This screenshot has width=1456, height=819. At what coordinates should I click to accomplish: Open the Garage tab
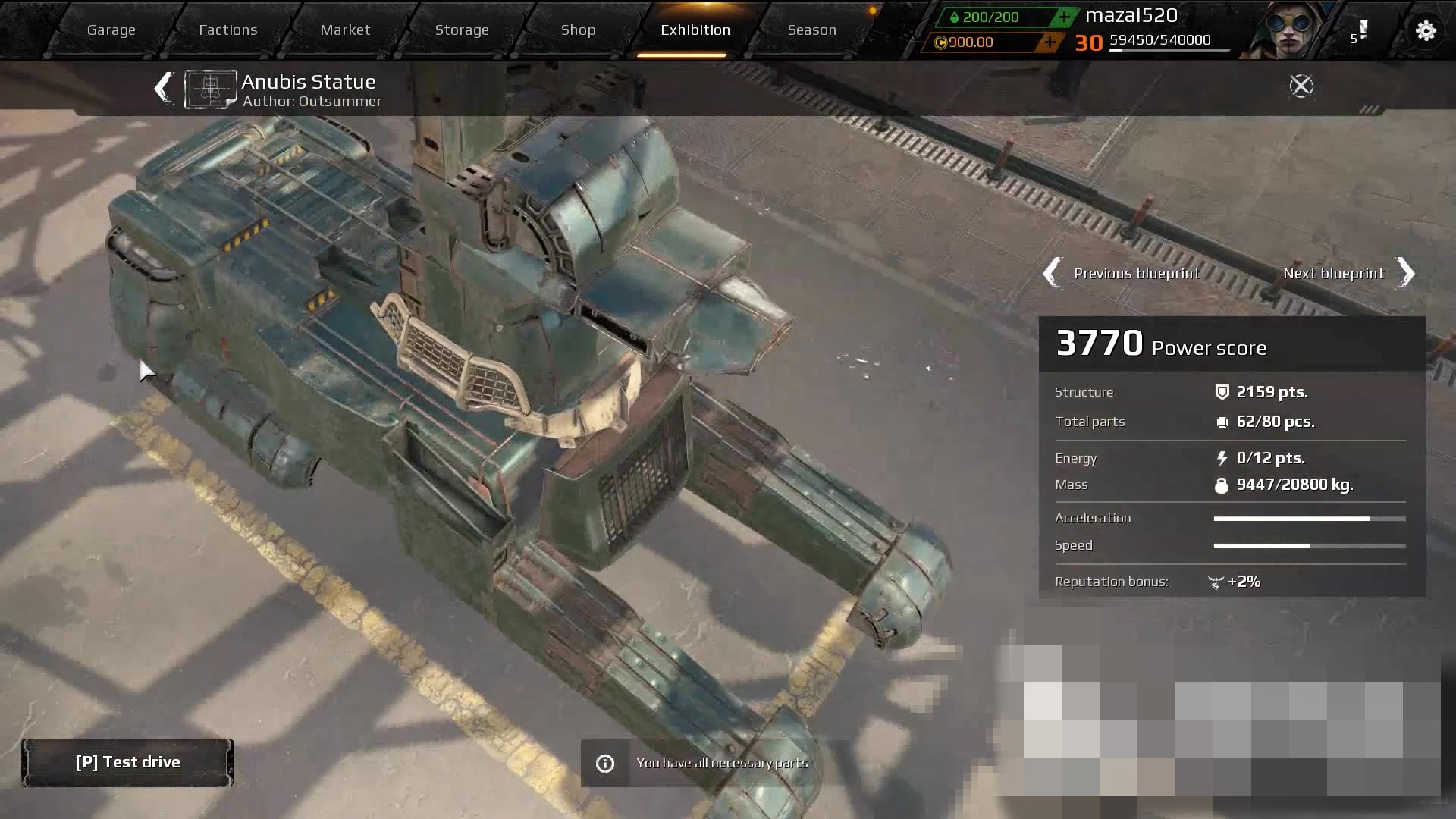111,30
